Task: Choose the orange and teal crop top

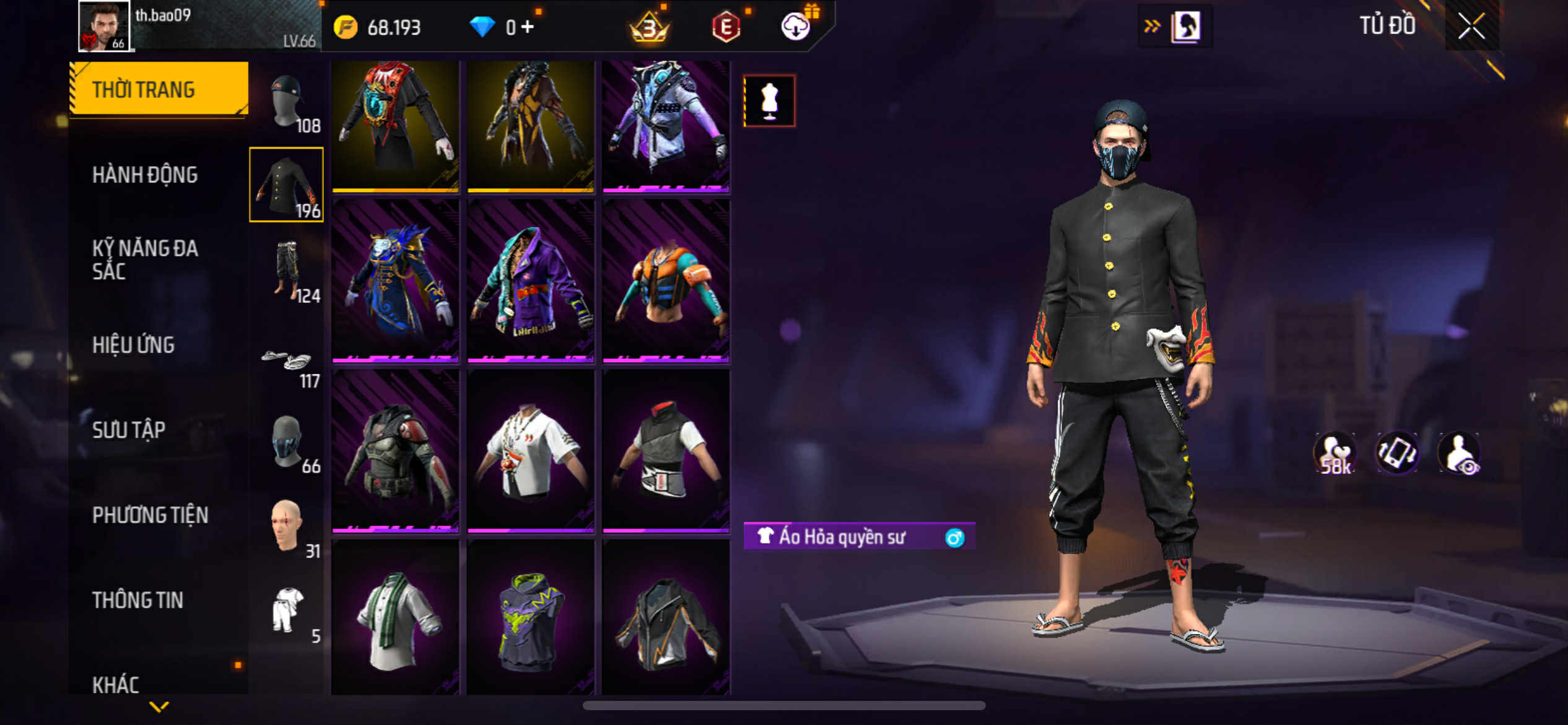Action: click(x=666, y=280)
